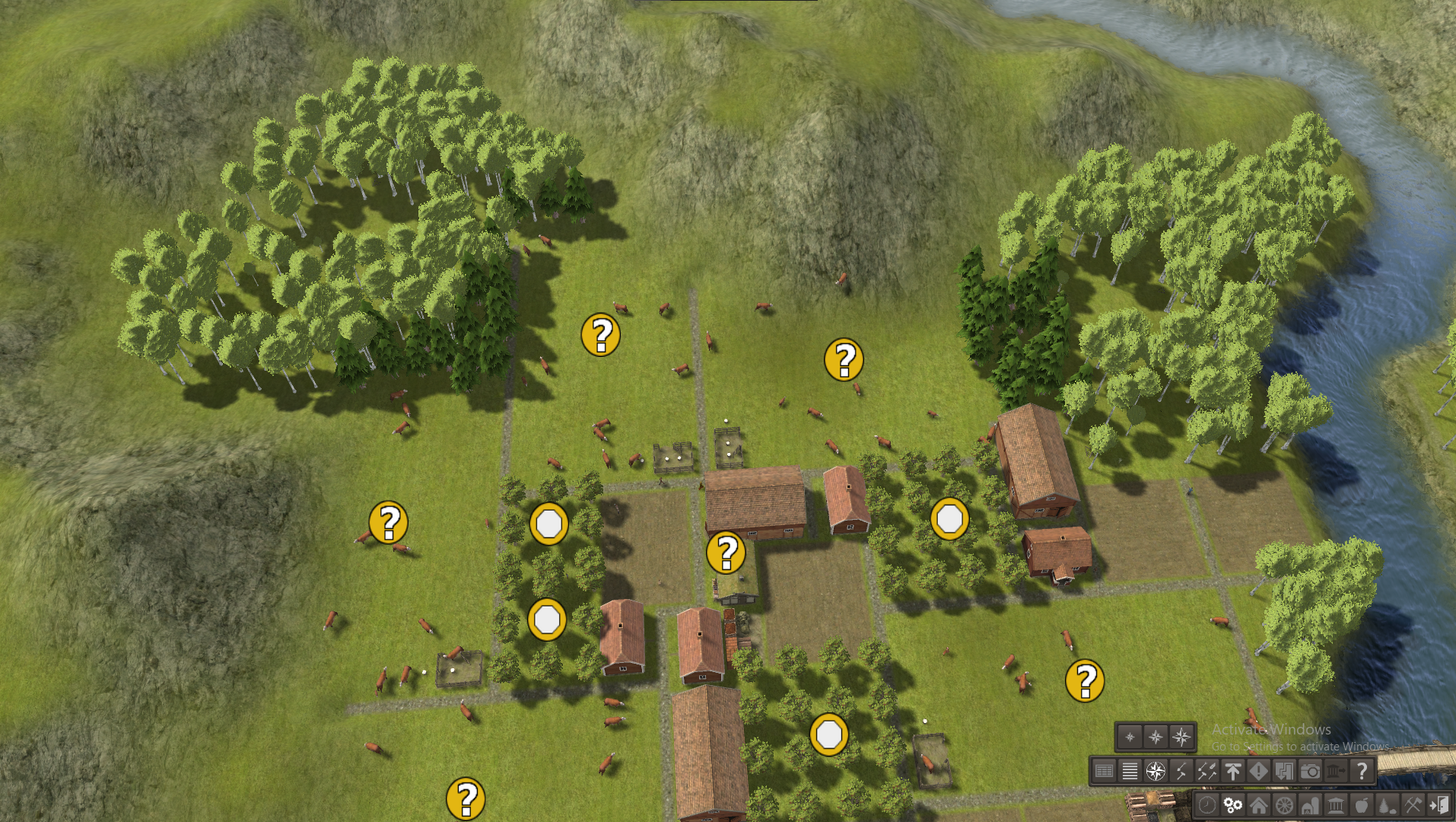Choose the wagon wheel menu

coord(1284,805)
